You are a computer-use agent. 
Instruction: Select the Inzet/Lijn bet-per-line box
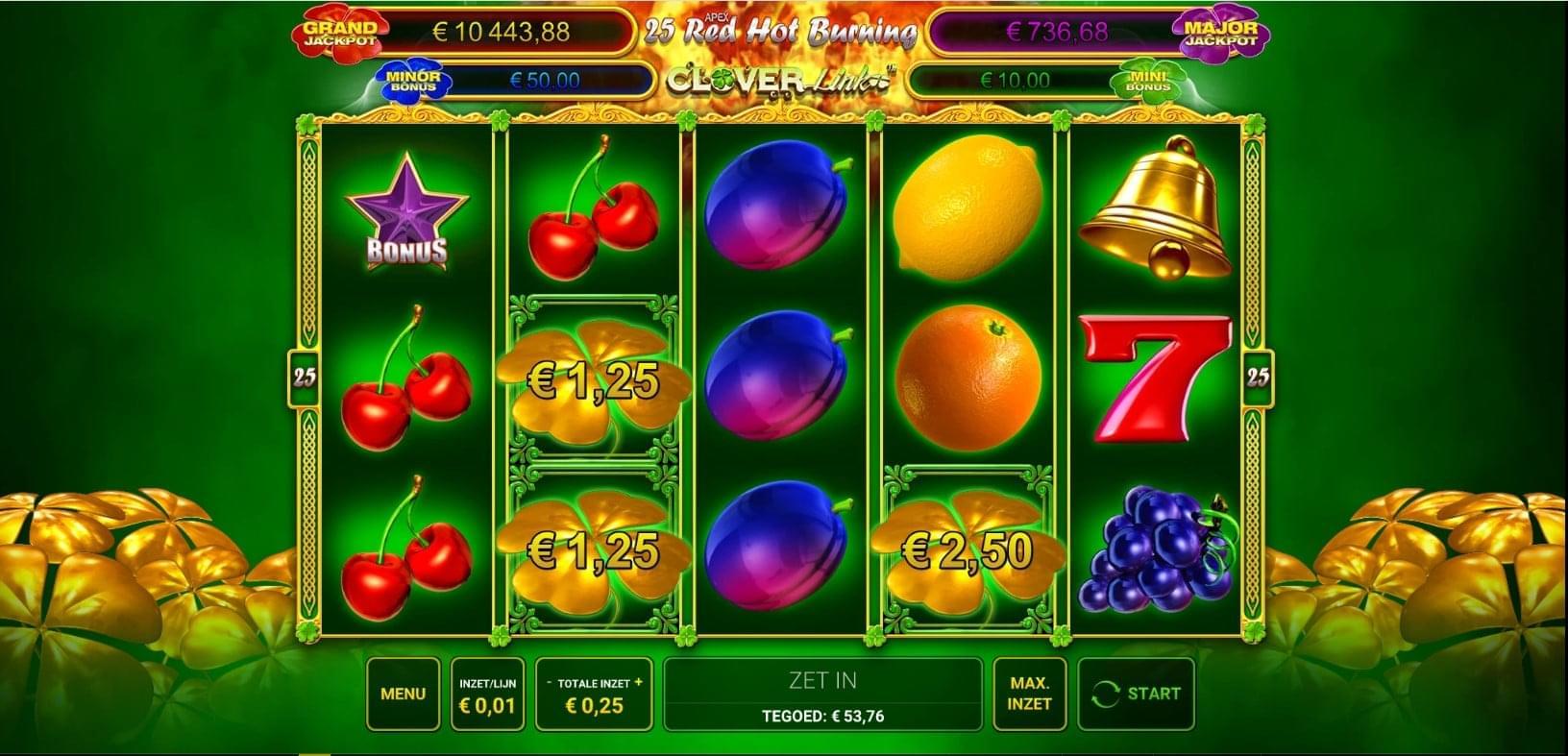487,695
